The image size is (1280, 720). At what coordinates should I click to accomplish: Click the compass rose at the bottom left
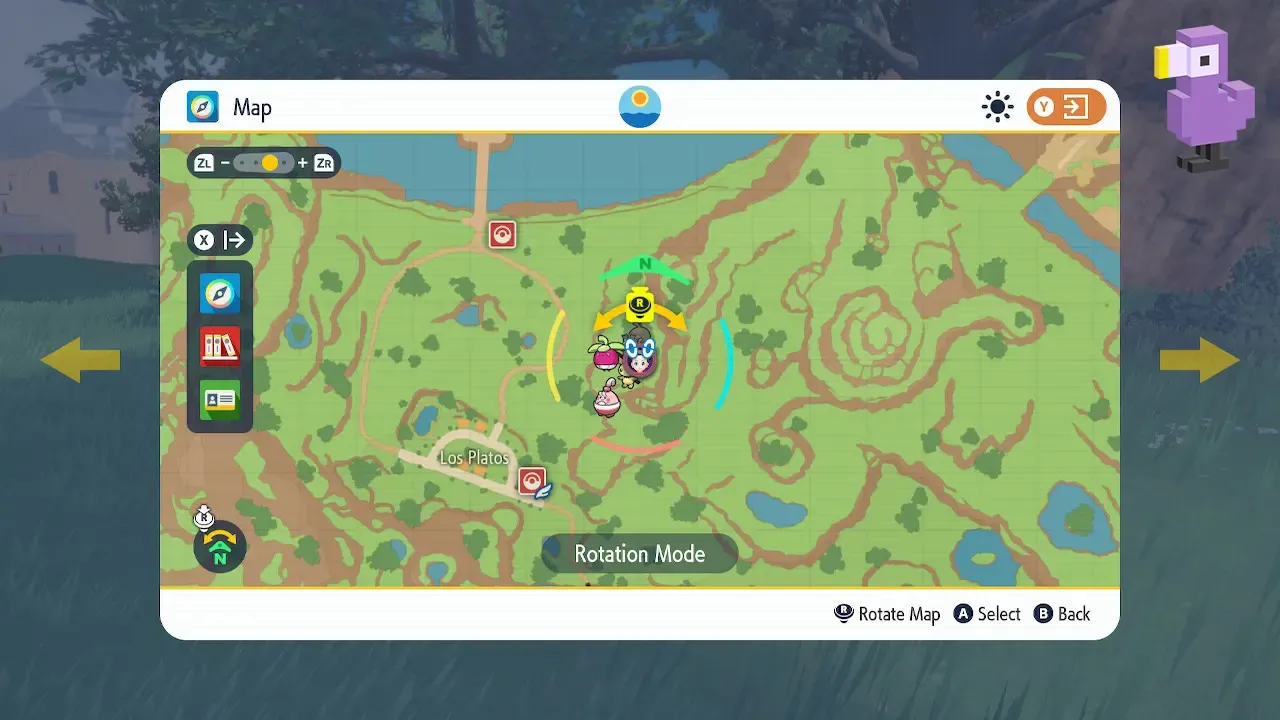tap(219, 547)
